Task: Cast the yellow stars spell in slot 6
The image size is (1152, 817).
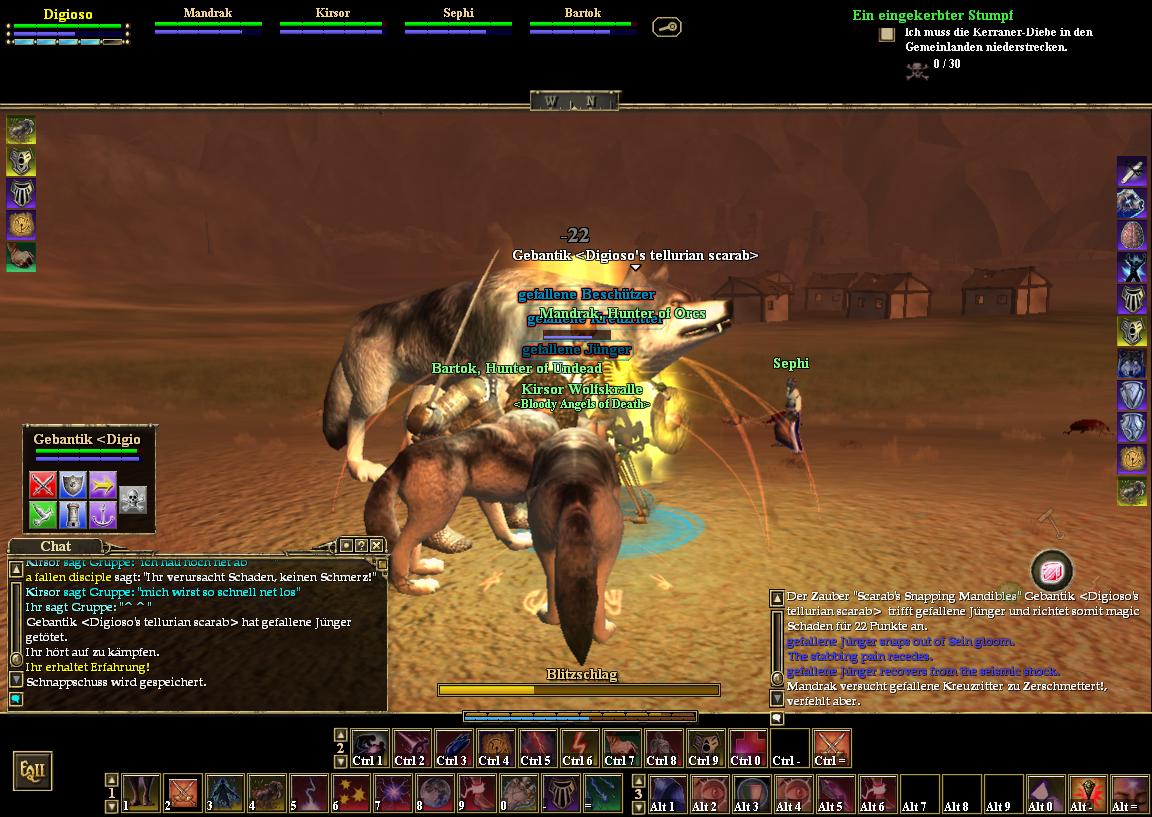Action: point(350,792)
